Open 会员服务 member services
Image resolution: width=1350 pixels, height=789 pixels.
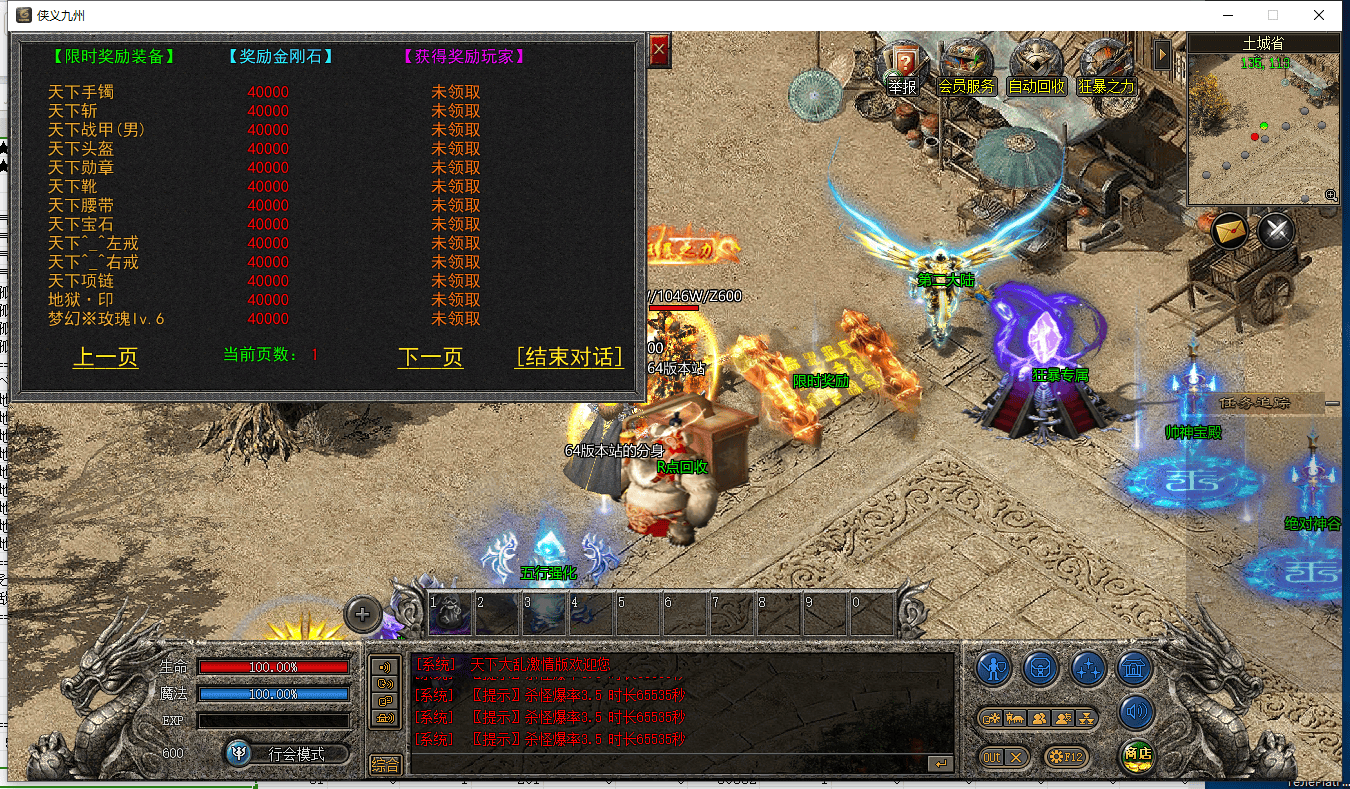[x=966, y=68]
